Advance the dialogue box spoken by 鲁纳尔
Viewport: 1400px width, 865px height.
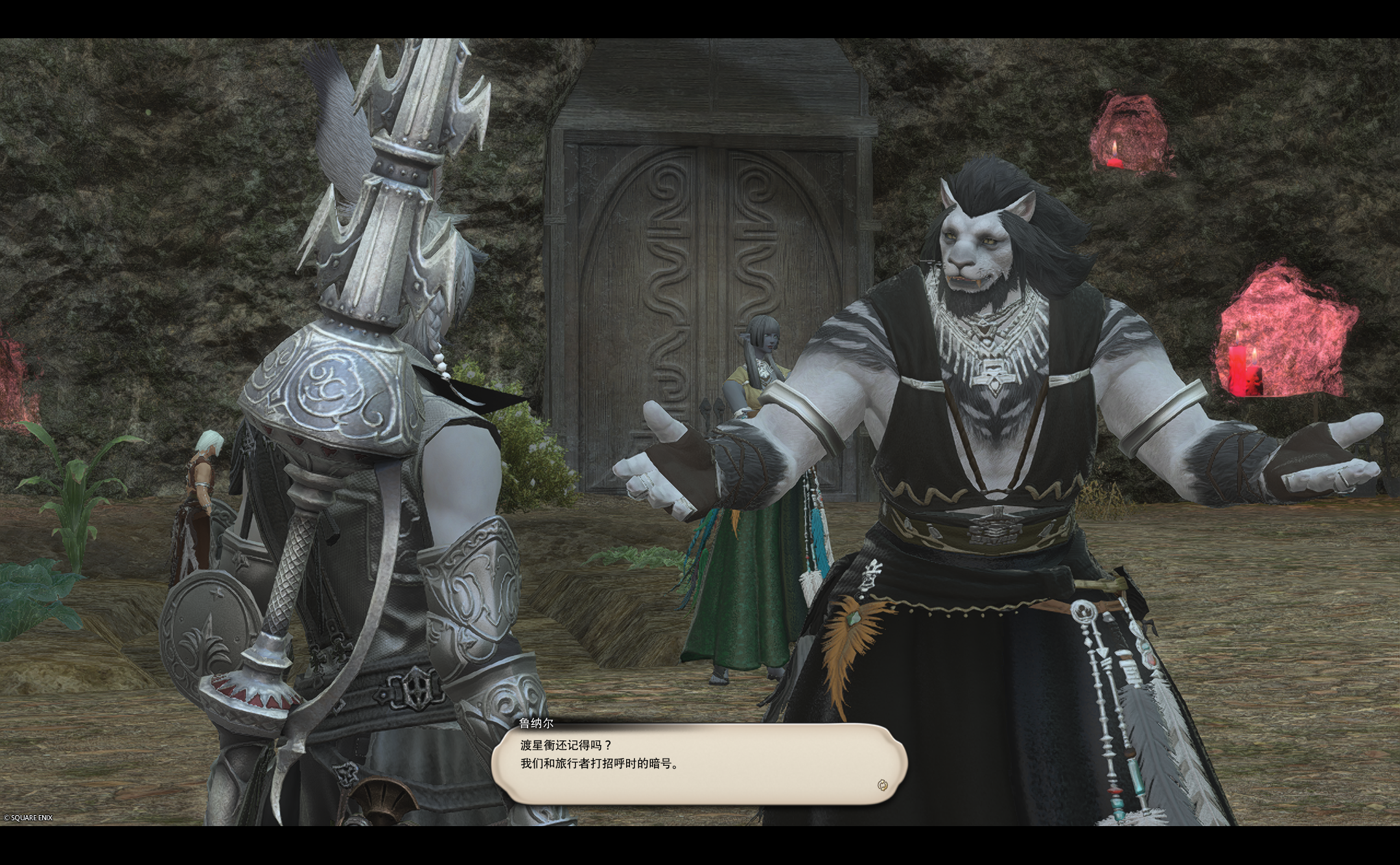click(x=699, y=764)
